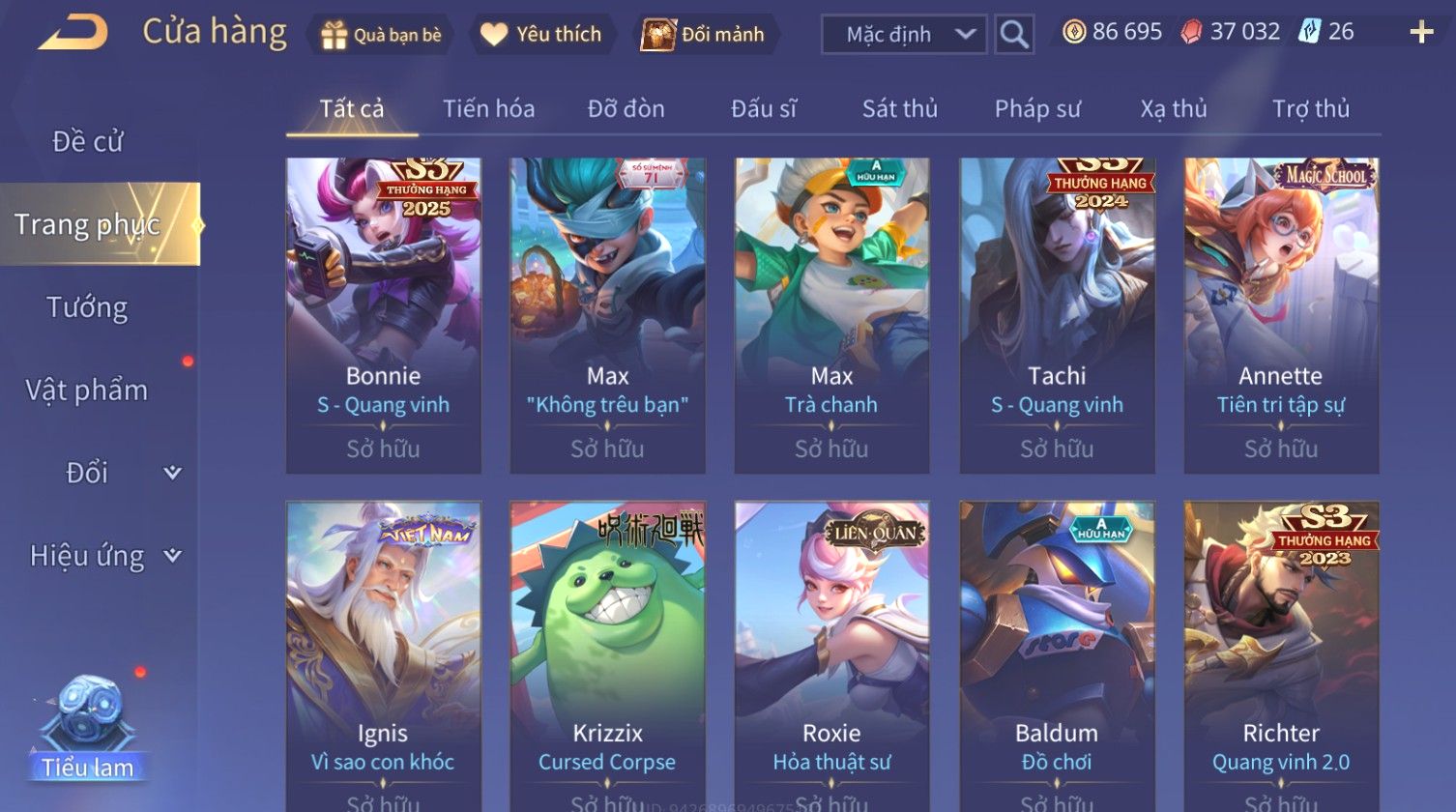Expand the Mặc định sort dropdown
Viewport: 1456px width, 812px height.
tap(904, 35)
